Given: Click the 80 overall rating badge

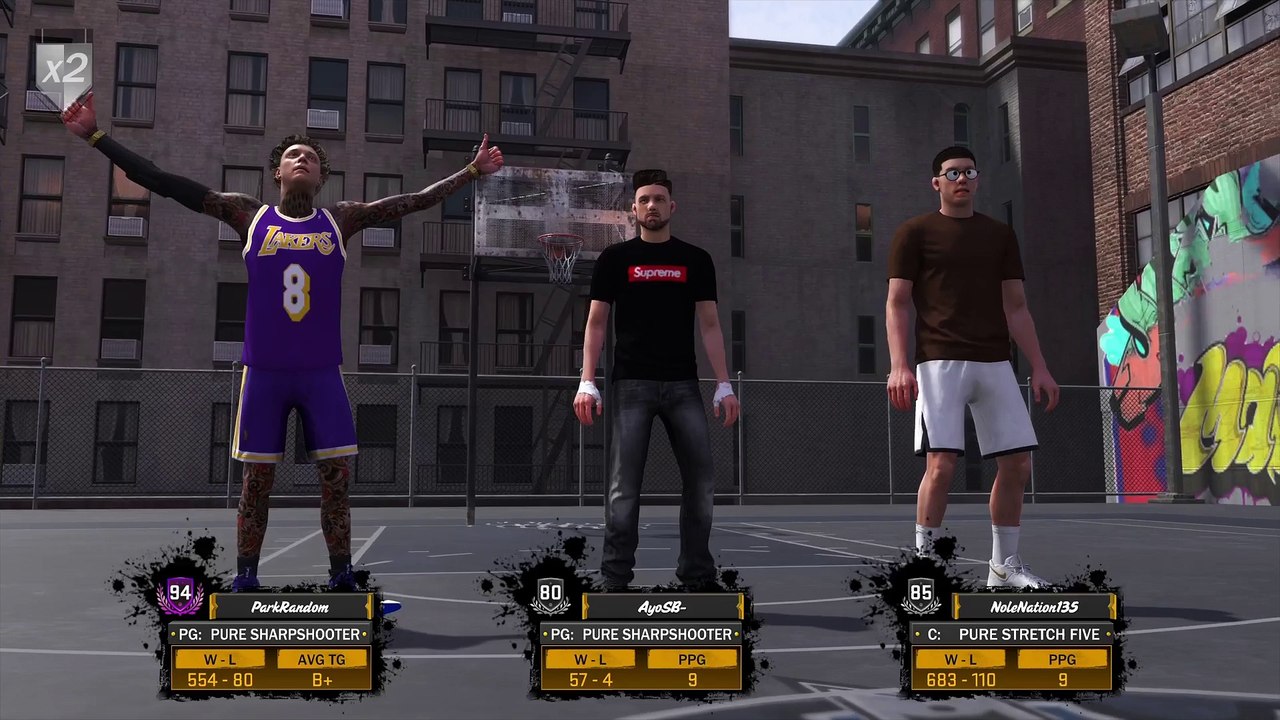Looking at the screenshot, I should click(550, 596).
